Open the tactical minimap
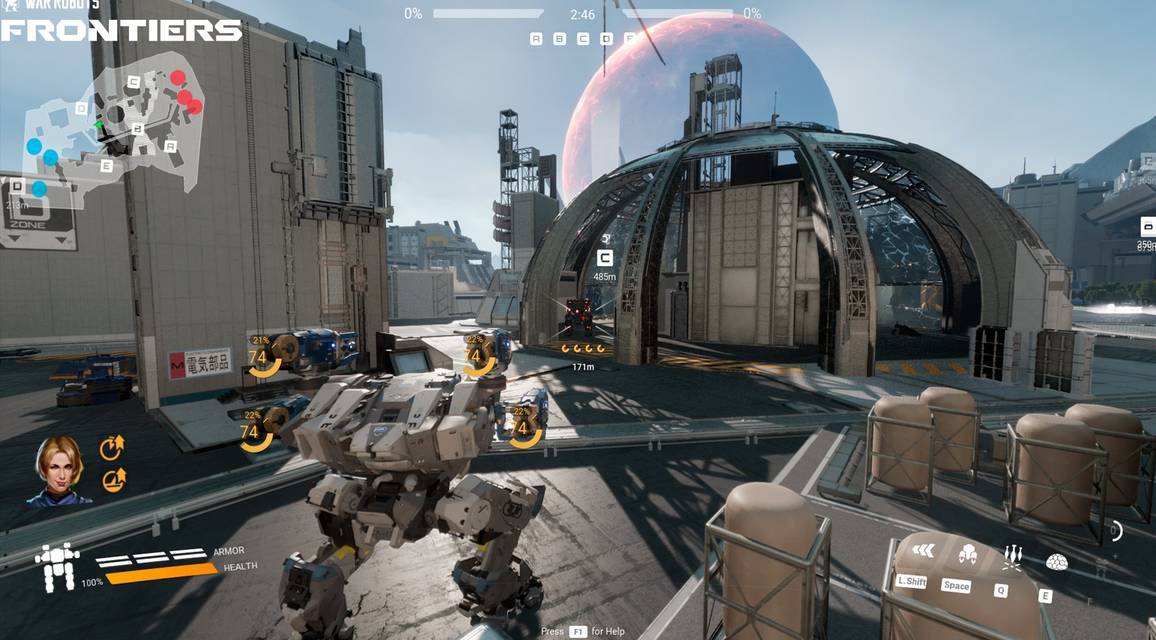 113,125
